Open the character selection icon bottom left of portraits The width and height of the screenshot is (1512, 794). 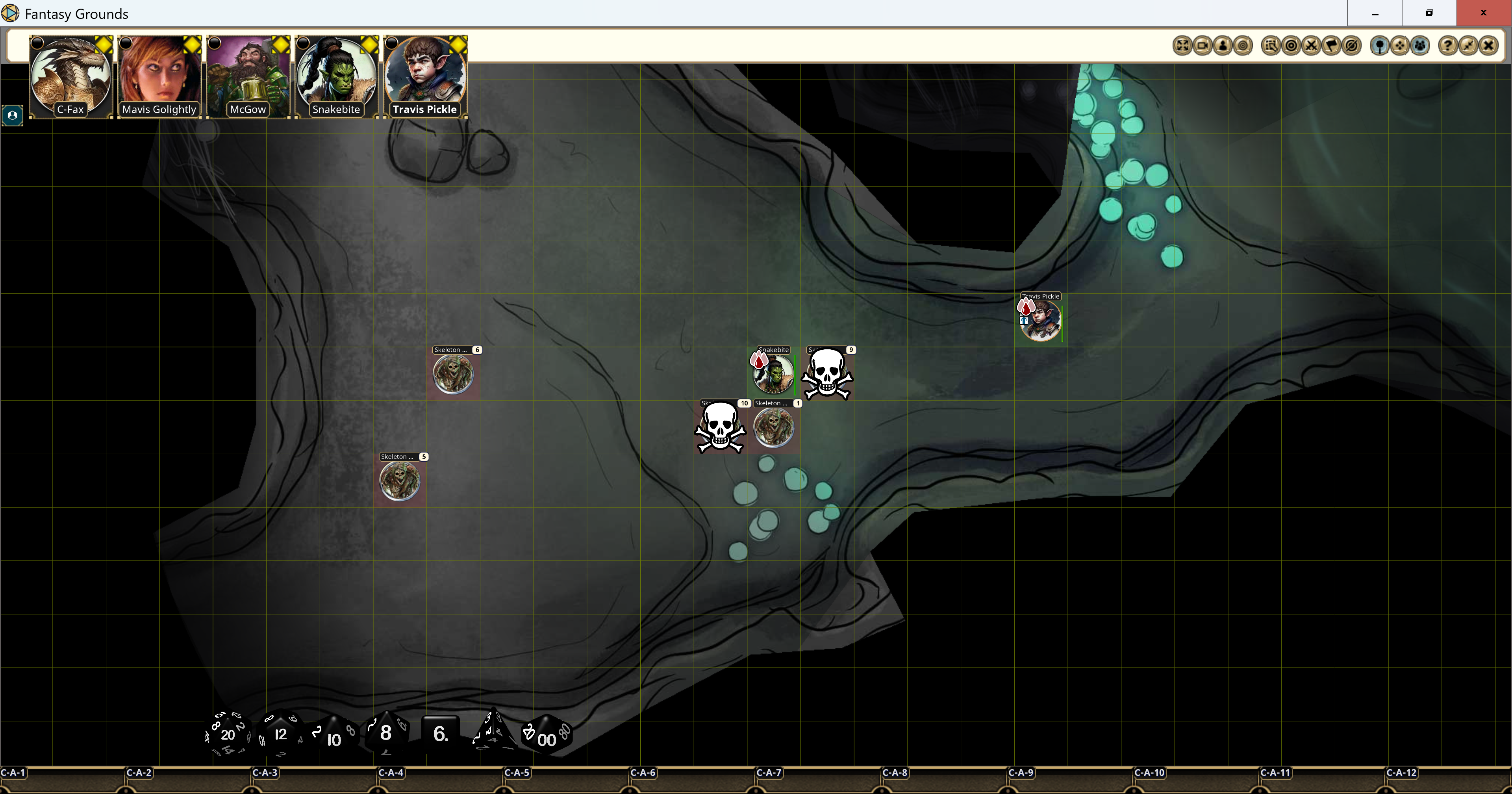(x=12, y=115)
